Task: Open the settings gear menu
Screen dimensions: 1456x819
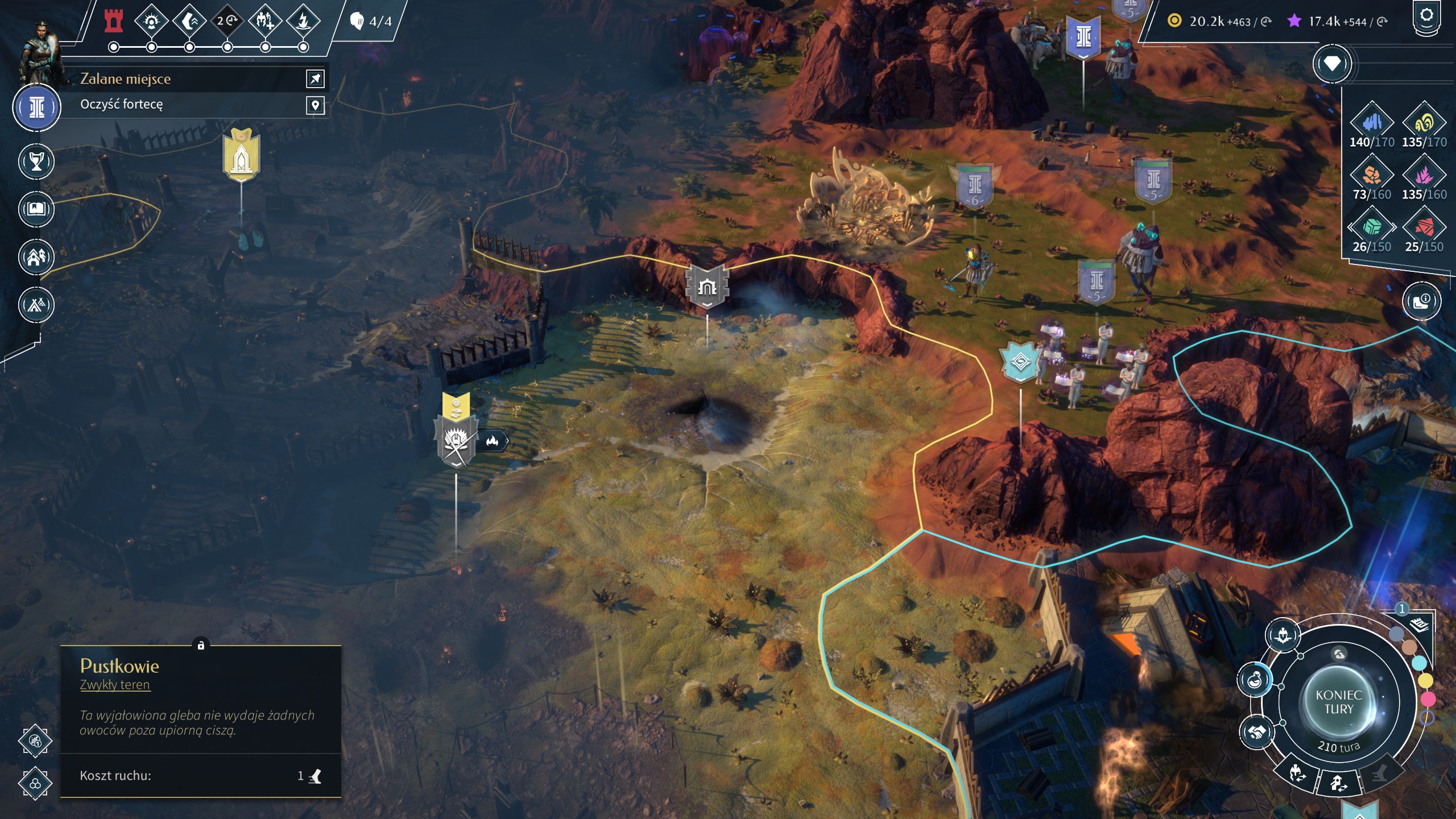Action: (1426, 16)
